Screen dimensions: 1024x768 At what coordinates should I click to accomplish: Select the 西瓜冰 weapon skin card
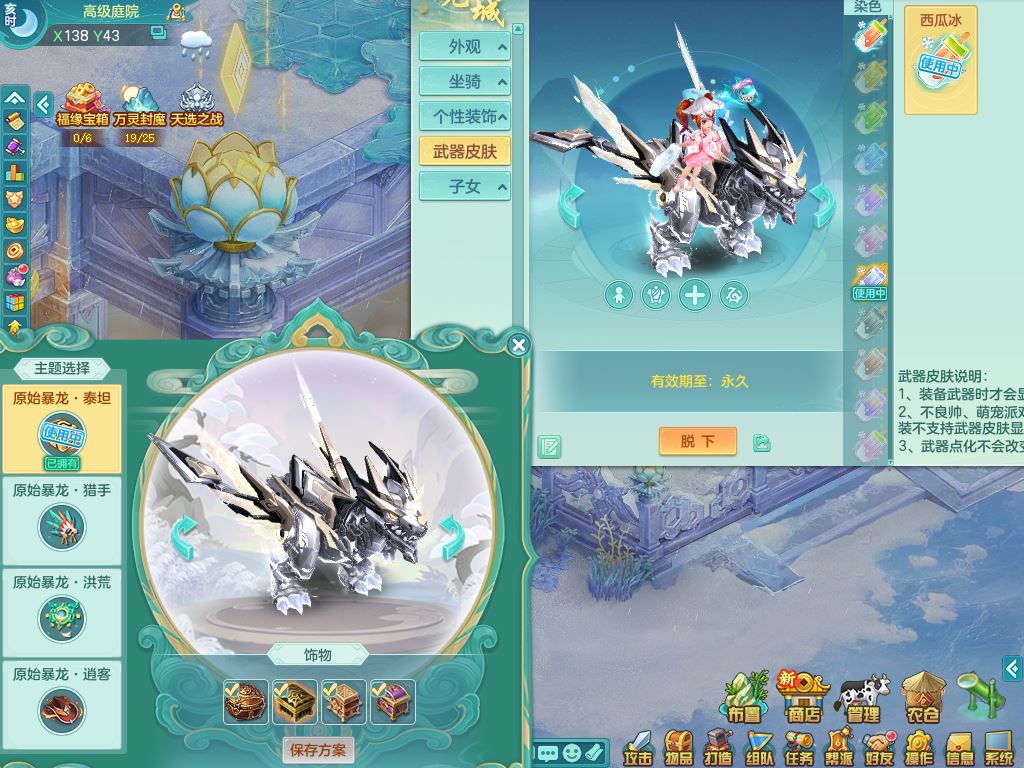coord(940,60)
